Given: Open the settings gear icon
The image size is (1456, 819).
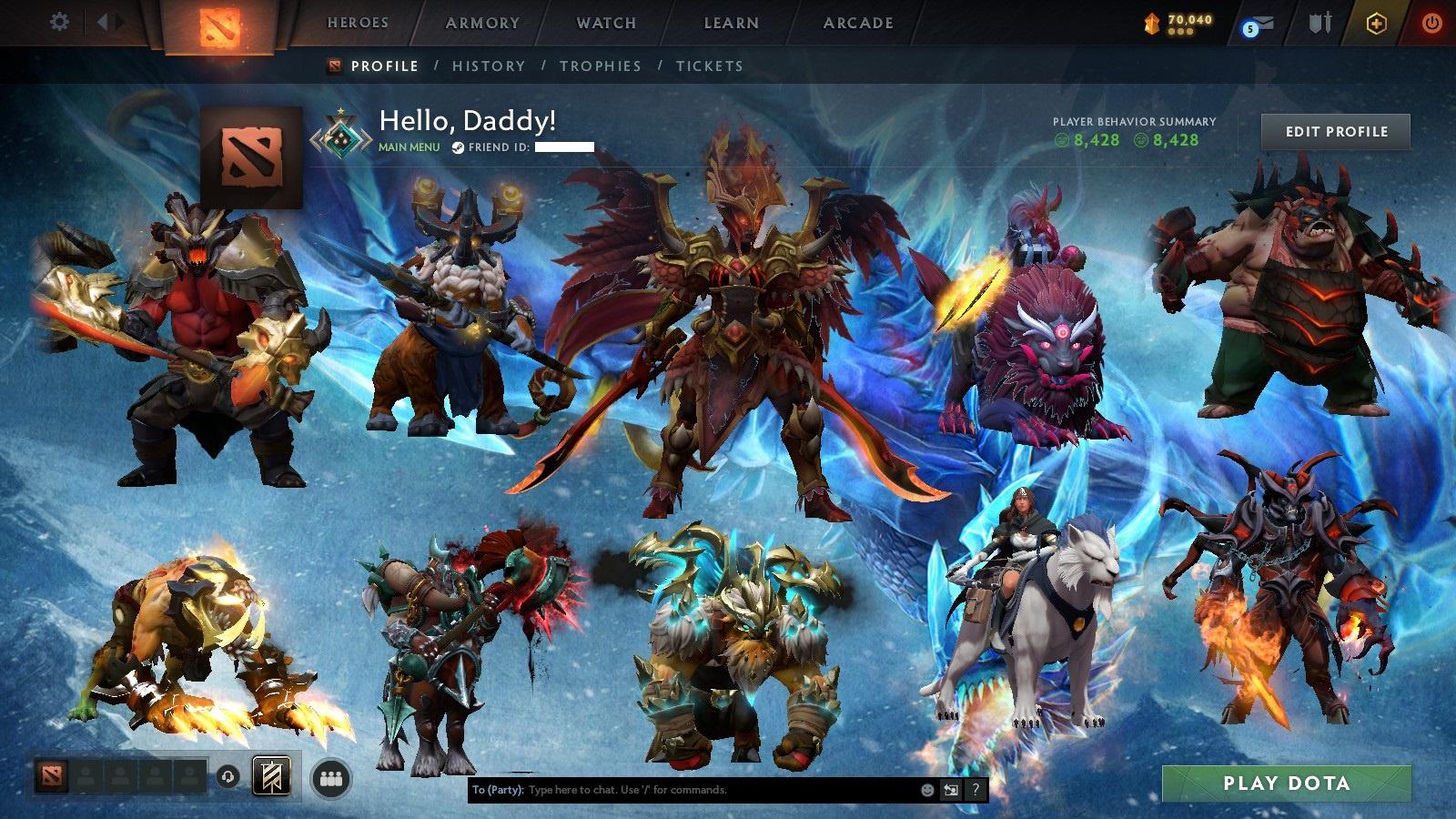Looking at the screenshot, I should [x=60, y=19].
